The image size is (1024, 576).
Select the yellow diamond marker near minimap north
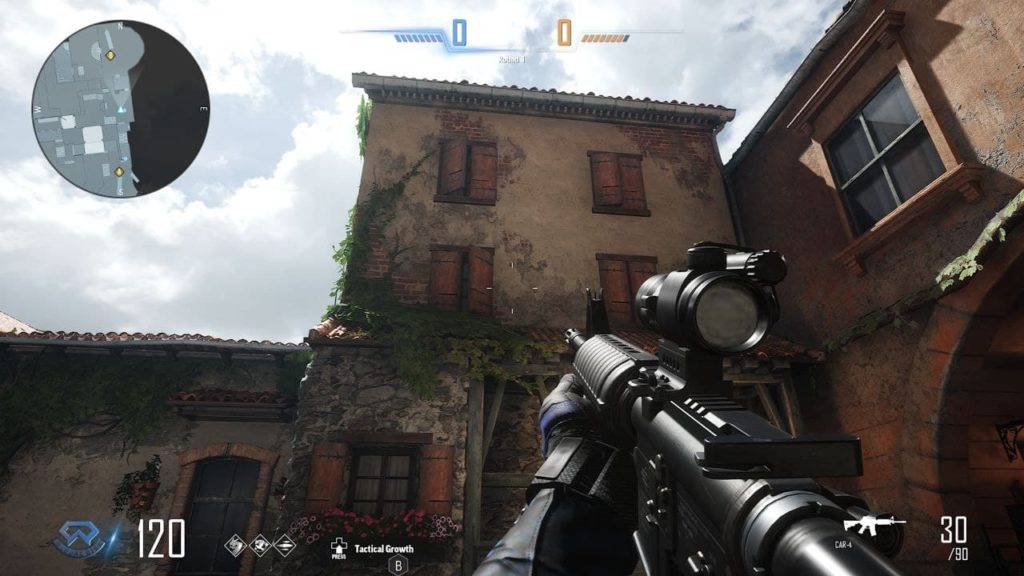(111, 55)
